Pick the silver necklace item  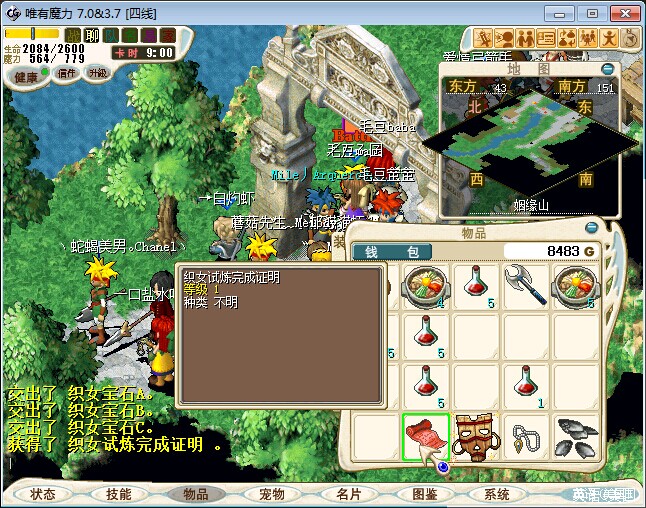tap(527, 436)
